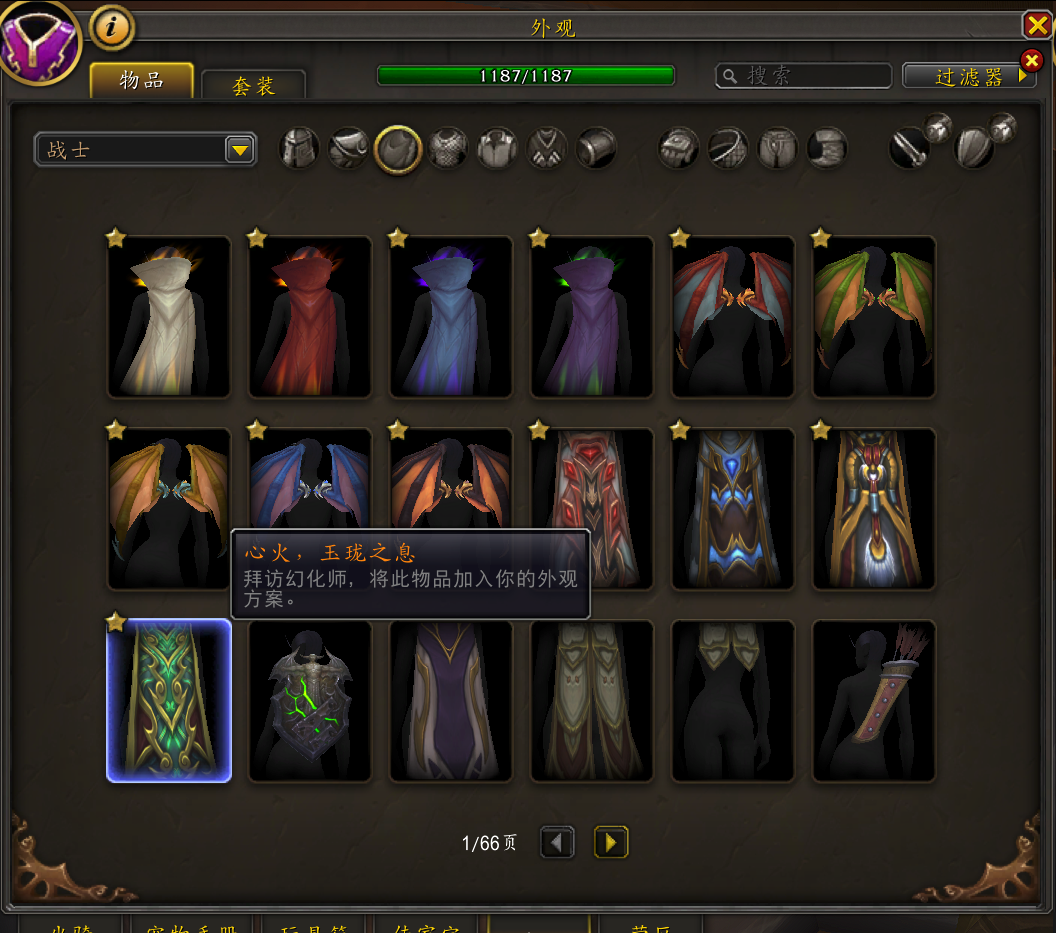This screenshot has height=933, width=1056.
Task: Close the appearance window
Action: 1037,25
